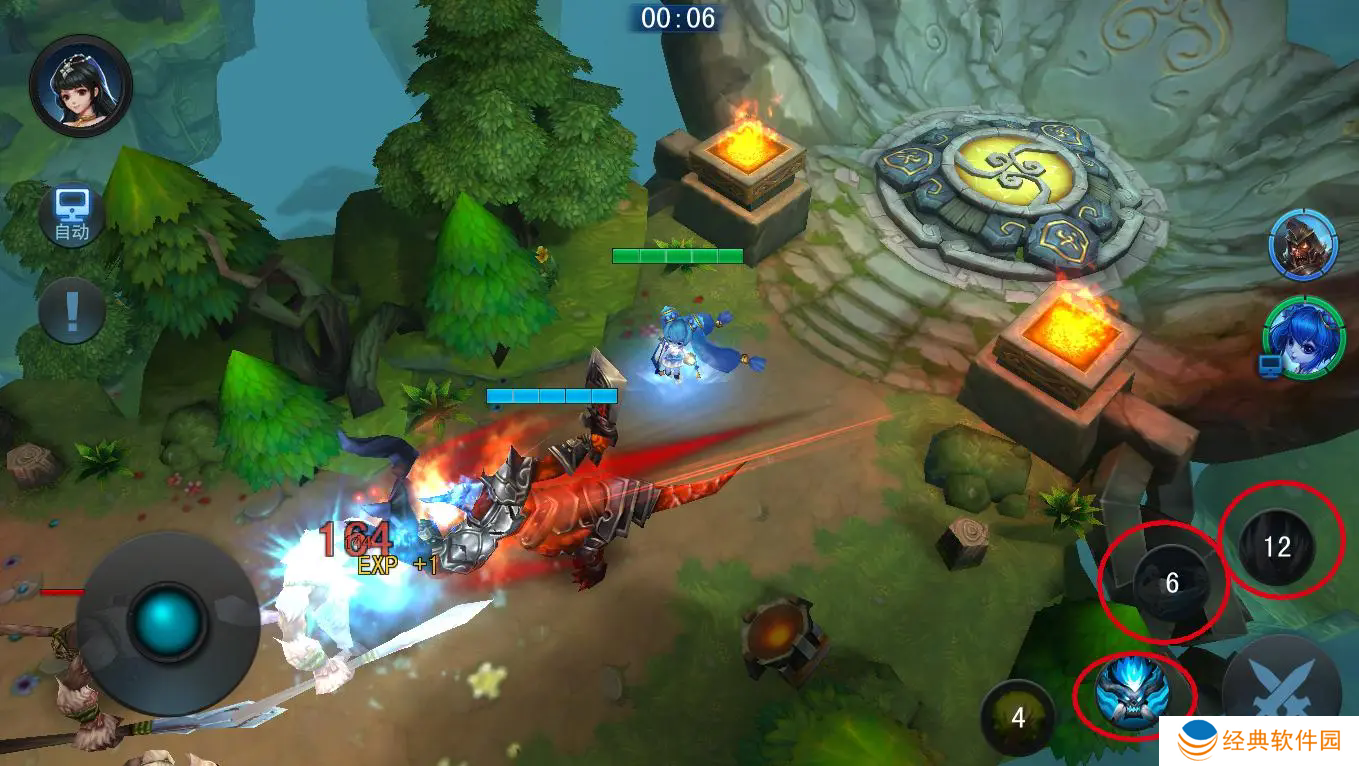The height and width of the screenshot is (766, 1359).
Task: Open the player hero portrait
Action: coord(81,86)
